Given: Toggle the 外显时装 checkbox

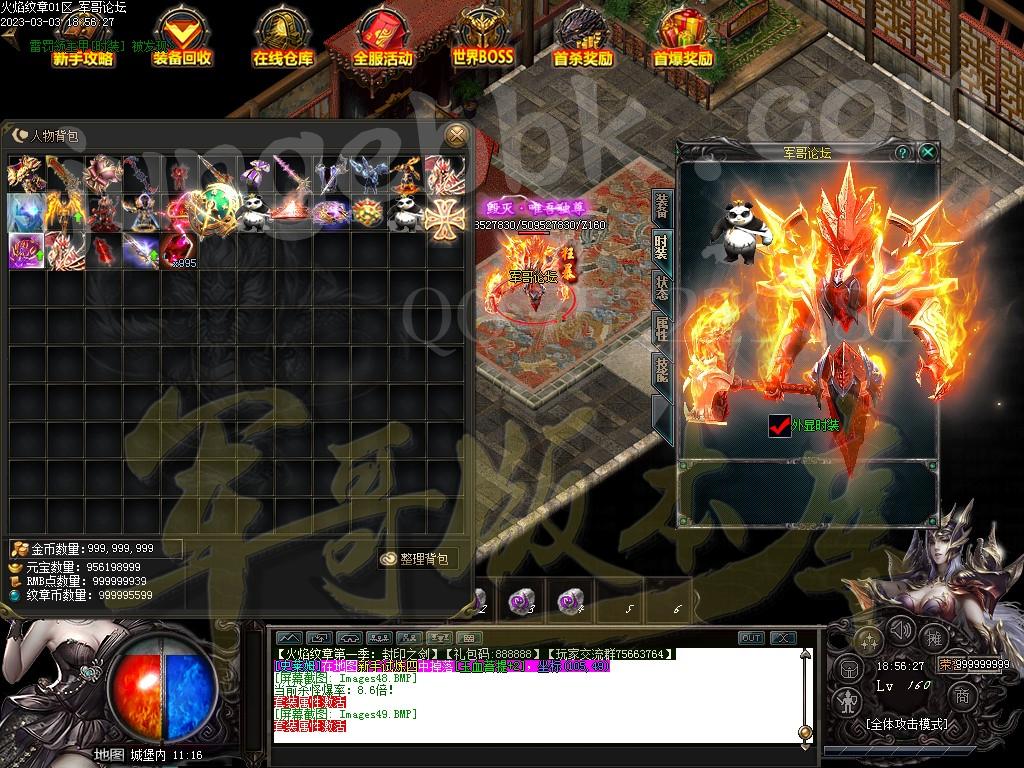Looking at the screenshot, I should point(780,425).
